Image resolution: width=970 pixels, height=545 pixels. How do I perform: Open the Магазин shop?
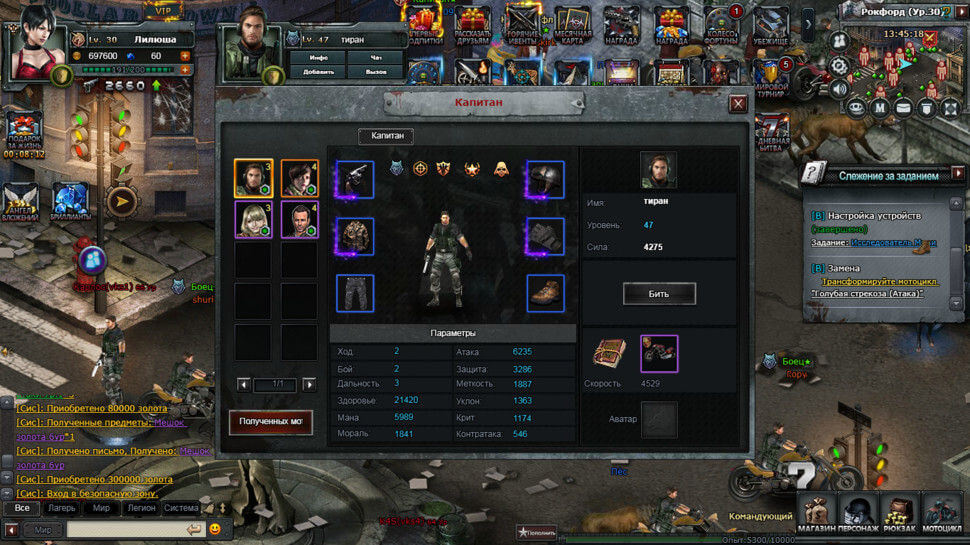tap(817, 512)
